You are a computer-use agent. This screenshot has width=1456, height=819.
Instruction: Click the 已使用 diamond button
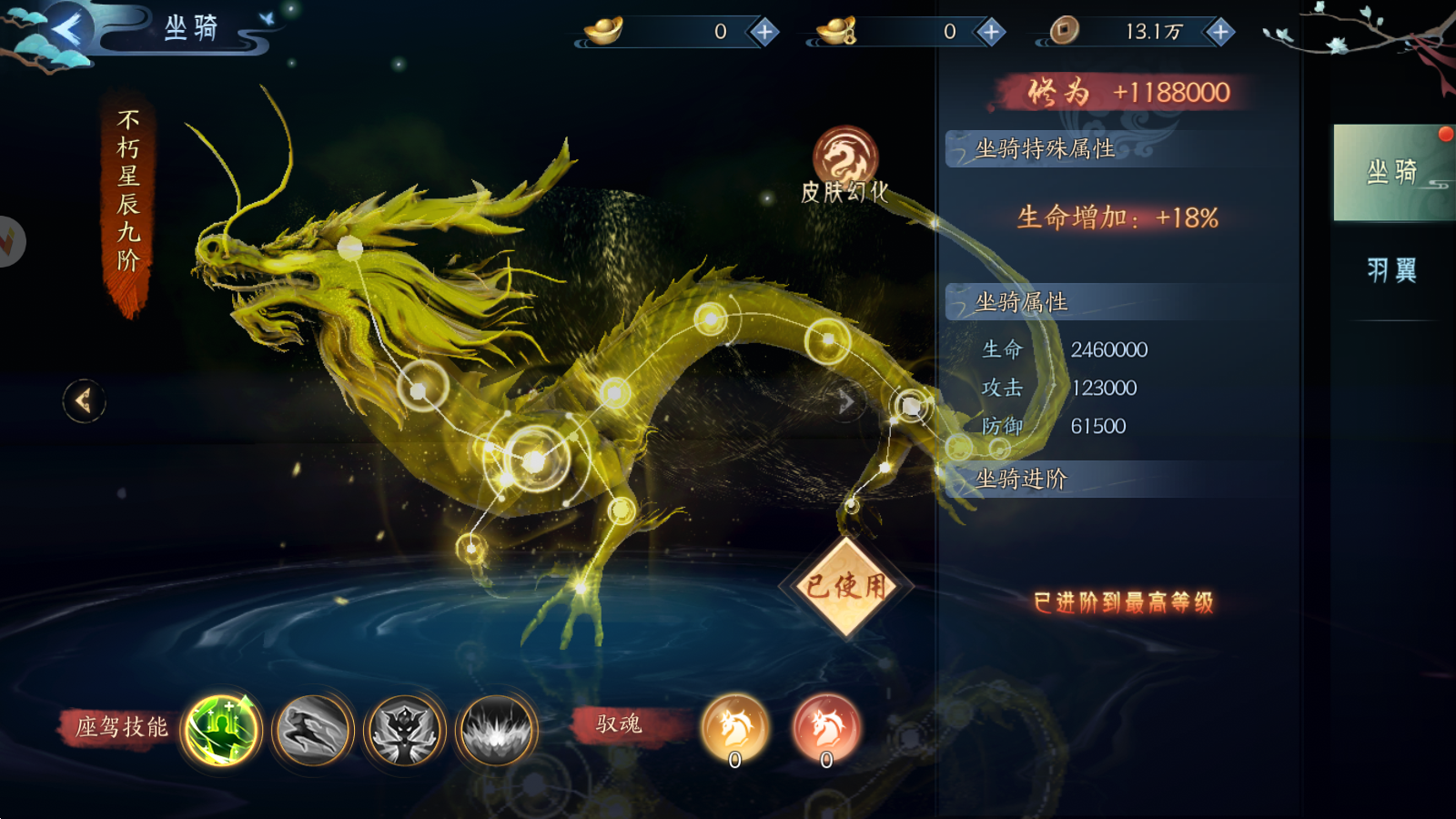tap(846, 587)
